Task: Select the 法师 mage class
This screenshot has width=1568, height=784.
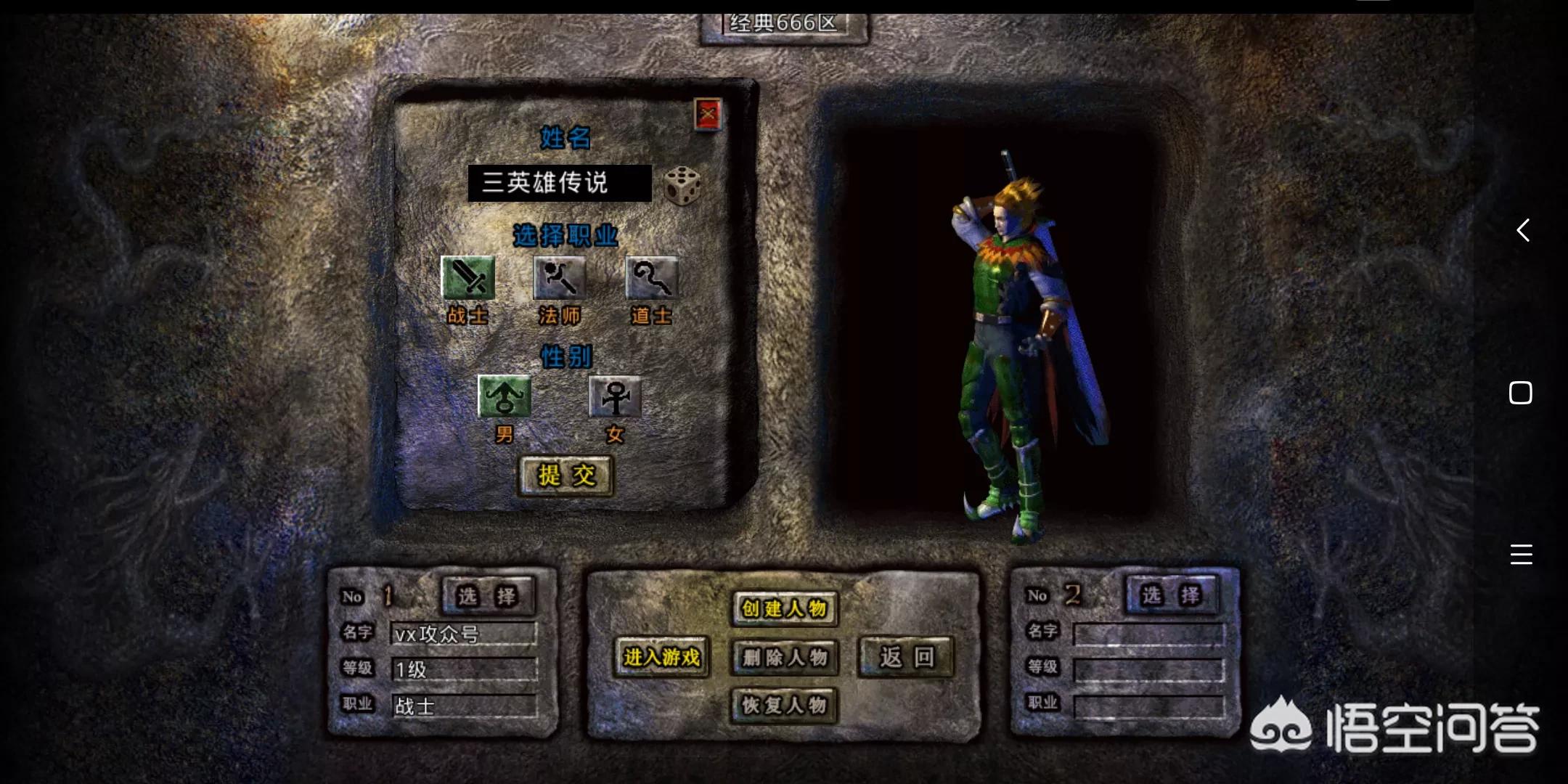Action: point(560,278)
